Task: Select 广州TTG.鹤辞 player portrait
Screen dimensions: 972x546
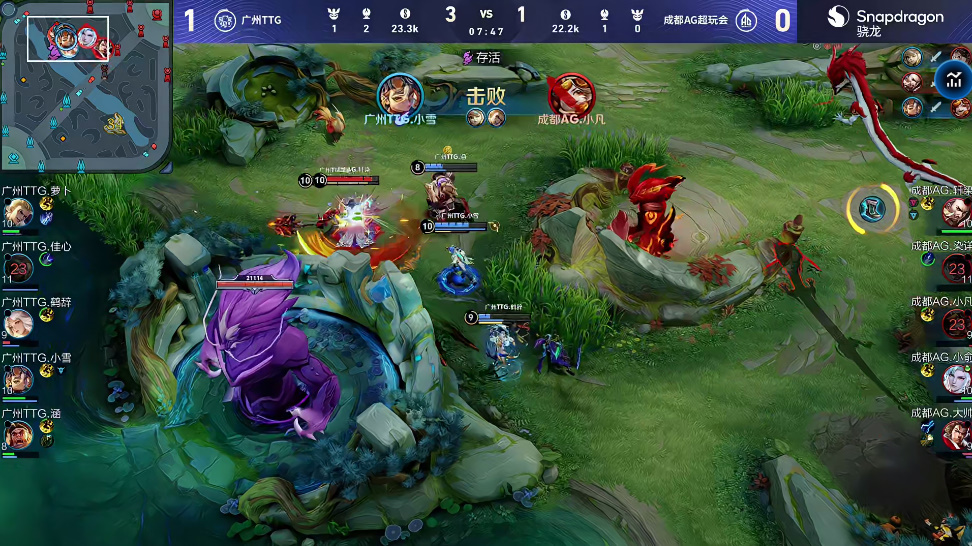Action: tap(17, 323)
